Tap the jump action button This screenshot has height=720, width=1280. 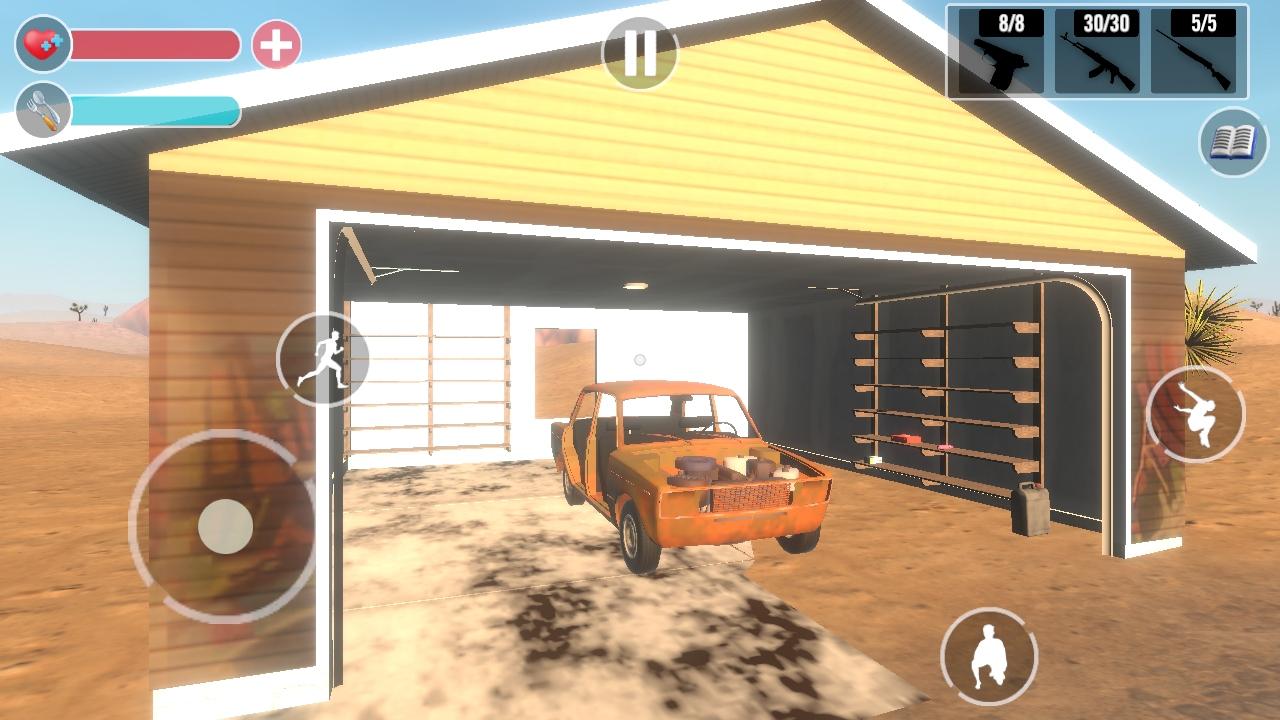click(x=1195, y=413)
